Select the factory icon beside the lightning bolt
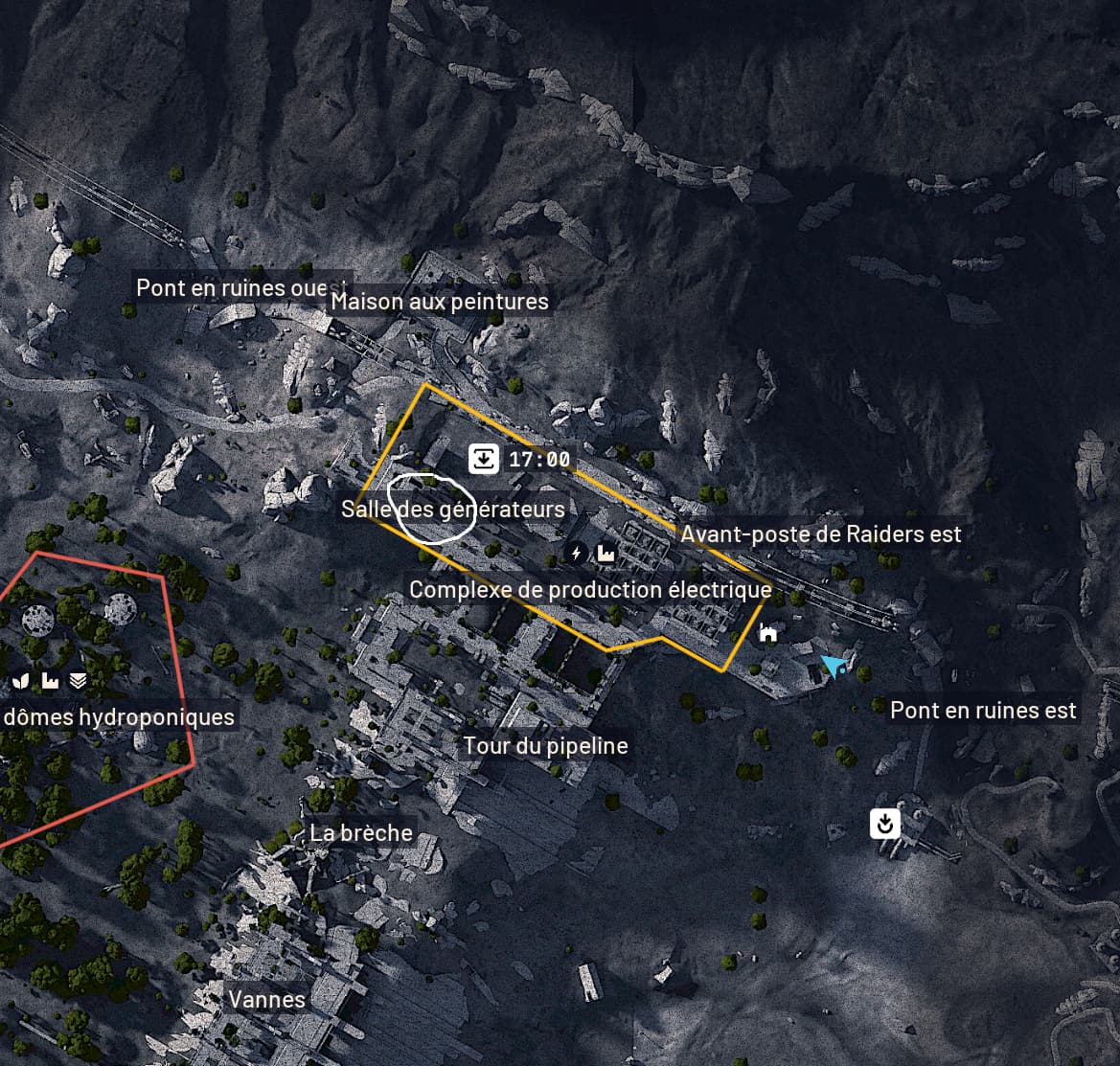The width and height of the screenshot is (1120, 1066). coord(606,553)
